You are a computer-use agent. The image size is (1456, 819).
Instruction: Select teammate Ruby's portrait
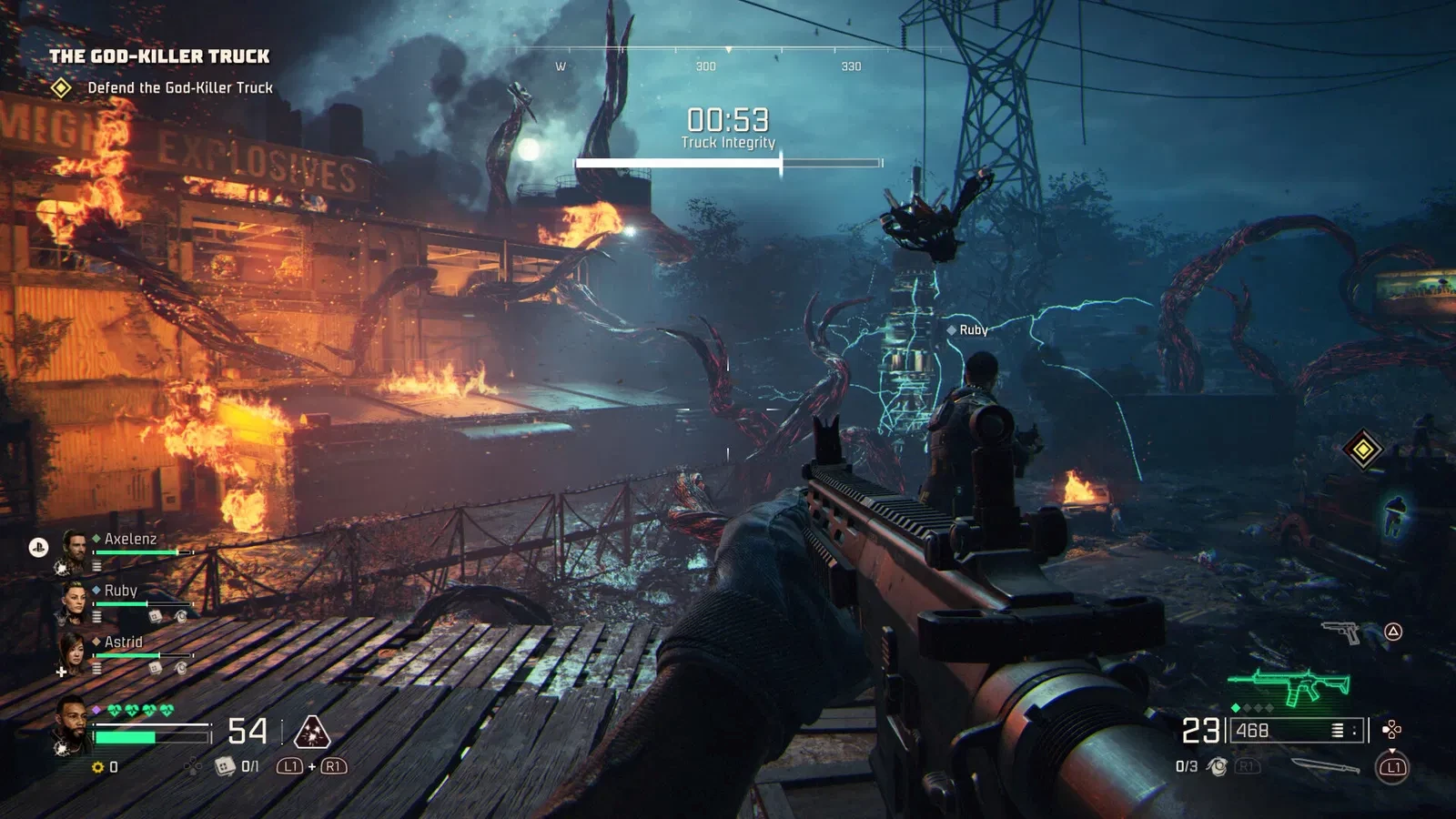coord(74,600)
